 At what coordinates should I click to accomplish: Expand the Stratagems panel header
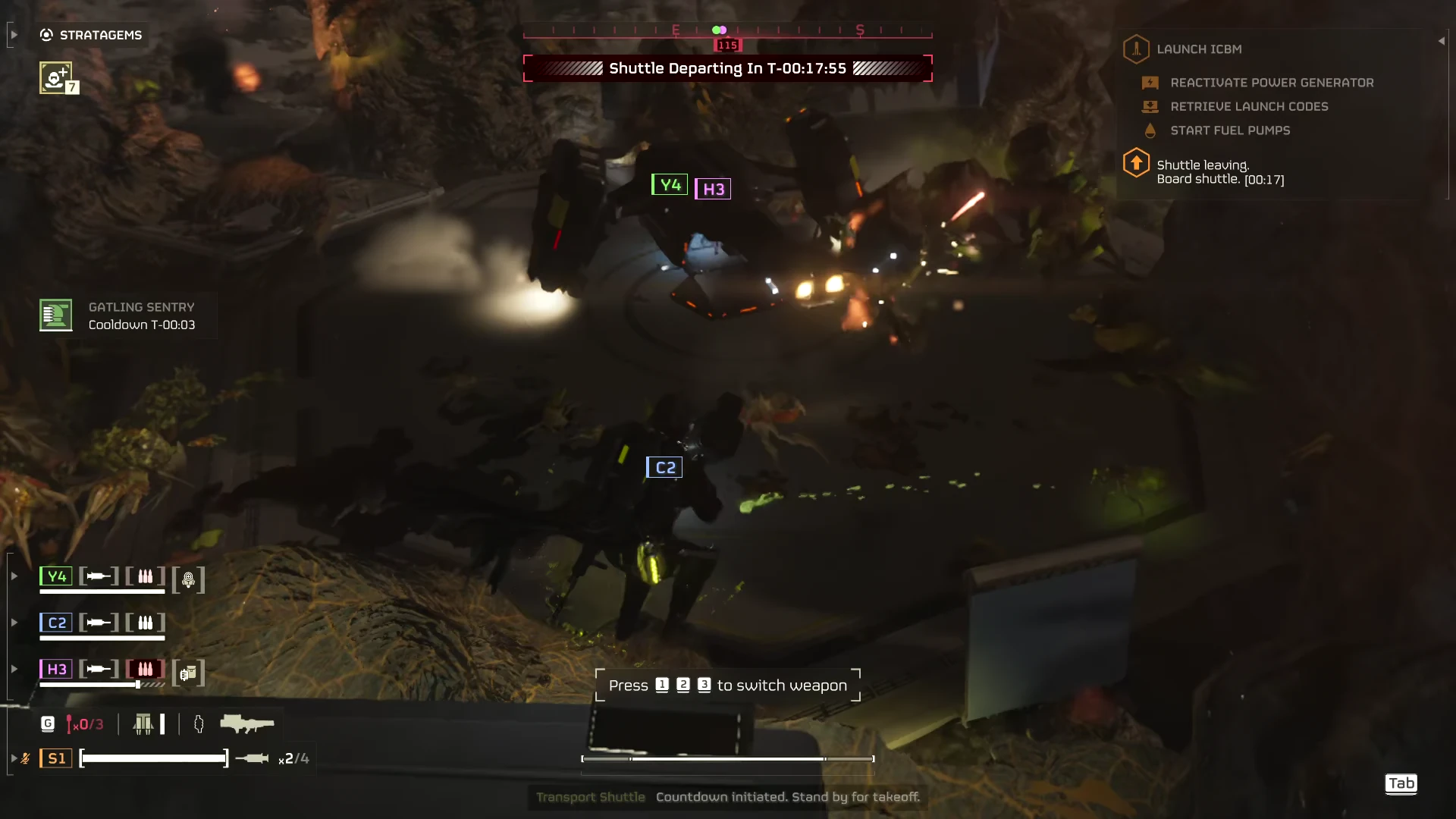click(92, 35)
